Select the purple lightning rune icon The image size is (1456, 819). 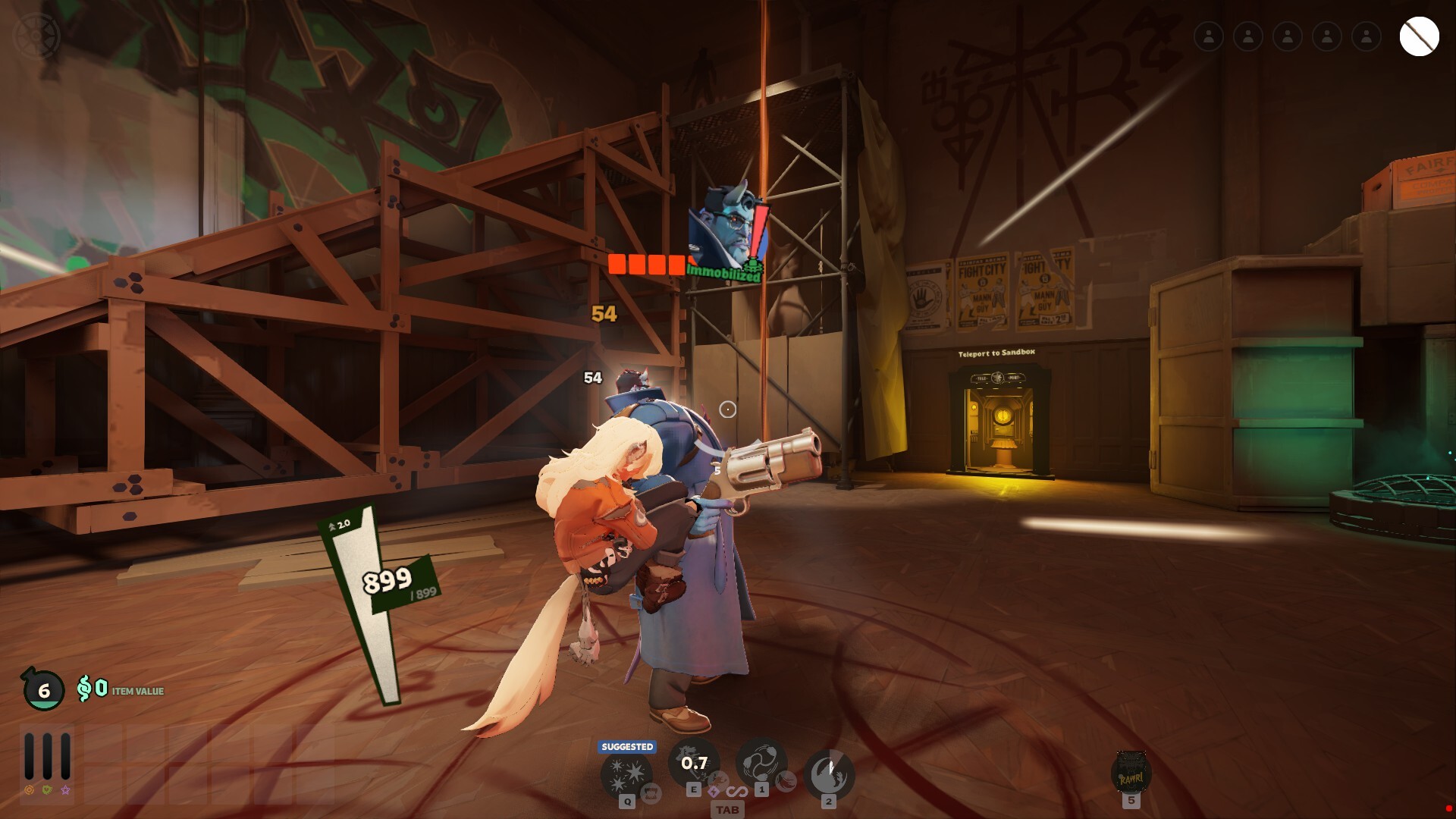click(714, 792)
